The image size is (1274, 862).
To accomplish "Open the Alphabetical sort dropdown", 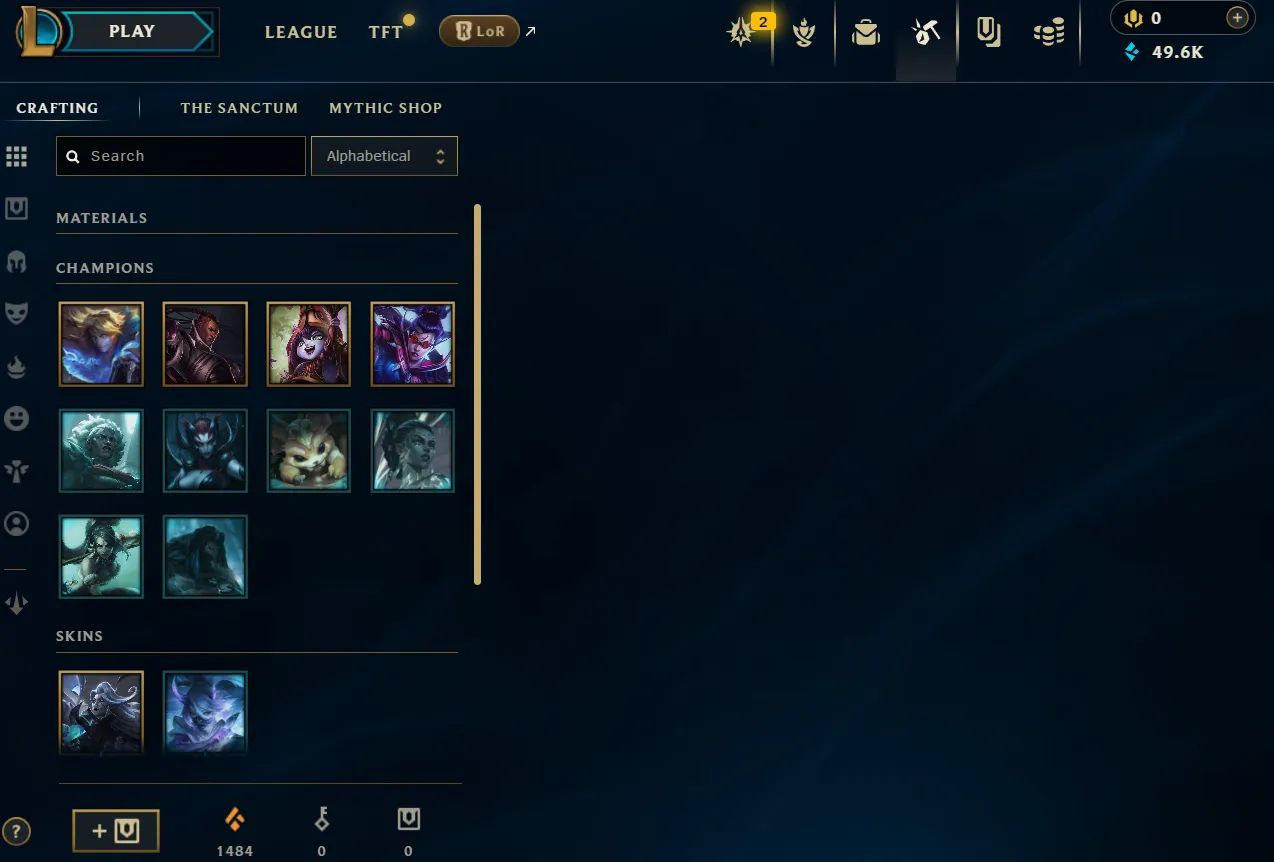I will click(x=384, y=156).
